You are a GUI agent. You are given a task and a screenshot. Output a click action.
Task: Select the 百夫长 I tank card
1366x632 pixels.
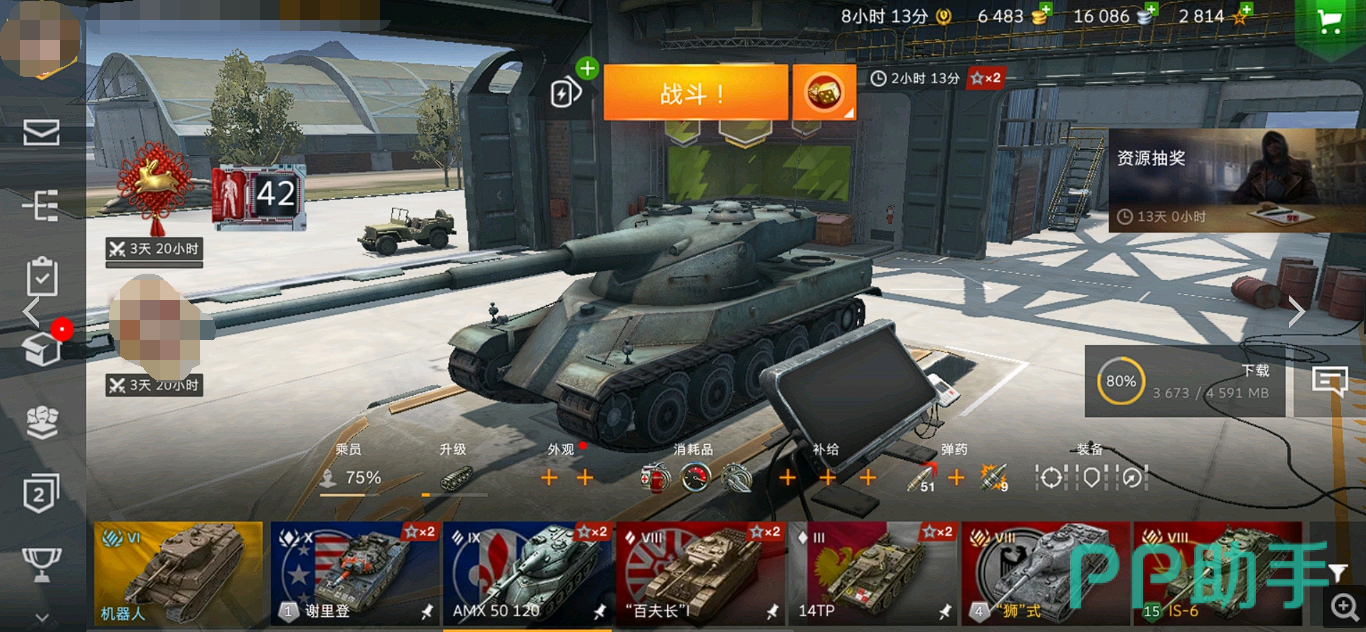[700, 573]
